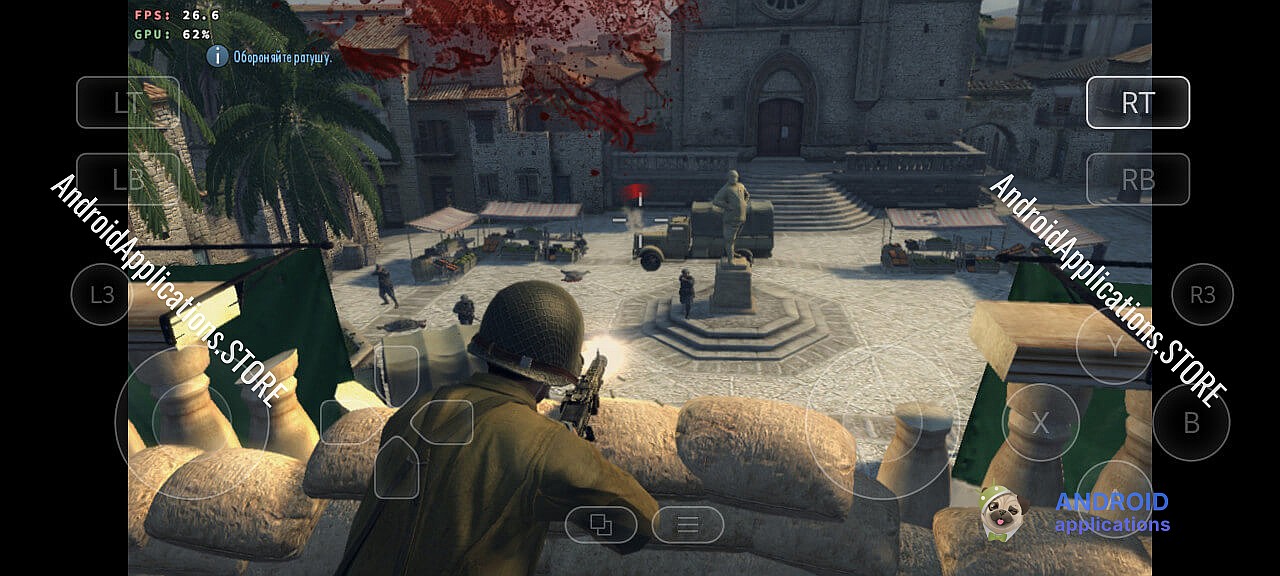The height and width of the screenshot is (576, 1280).
Task: Click the L3 stick button
Action: 102,294
